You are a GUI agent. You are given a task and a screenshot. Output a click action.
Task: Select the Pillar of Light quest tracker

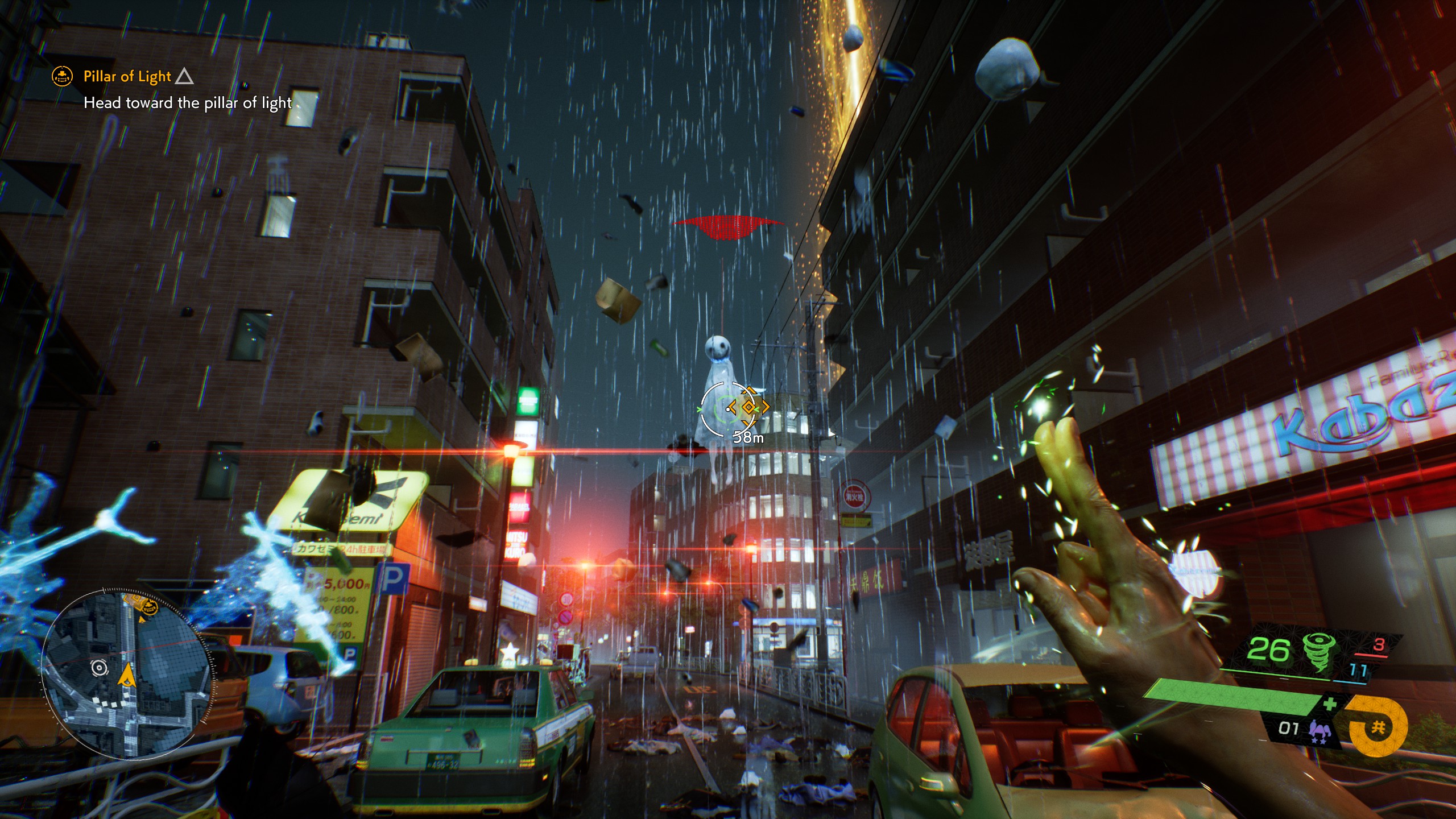pyautogui.click(x=127, y=76)
